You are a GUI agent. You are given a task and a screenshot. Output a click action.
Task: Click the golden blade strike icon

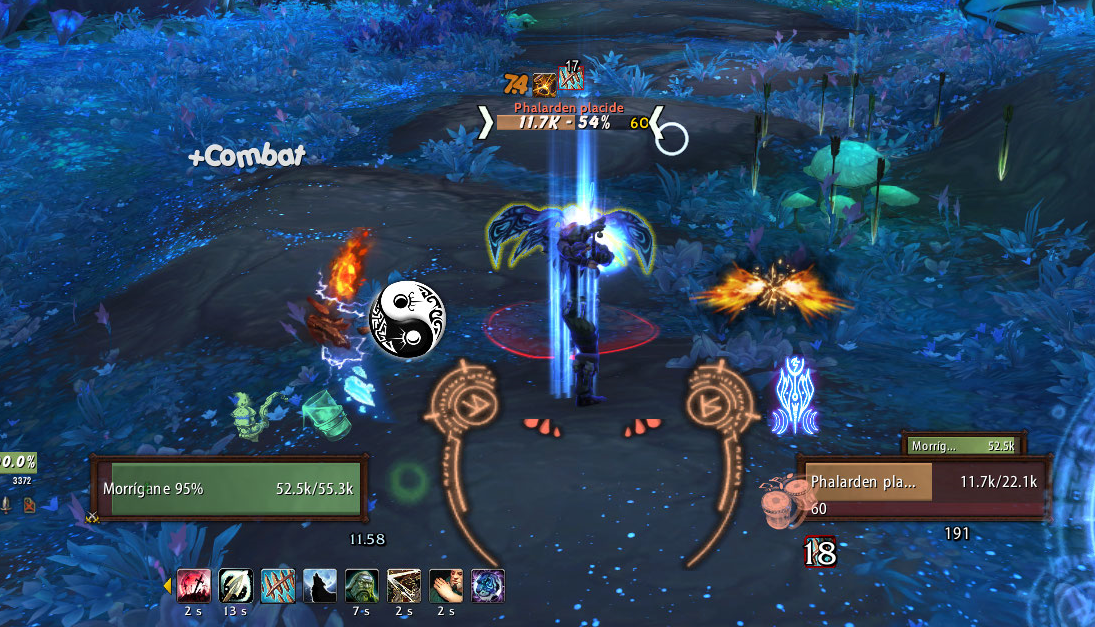(403, 585)
